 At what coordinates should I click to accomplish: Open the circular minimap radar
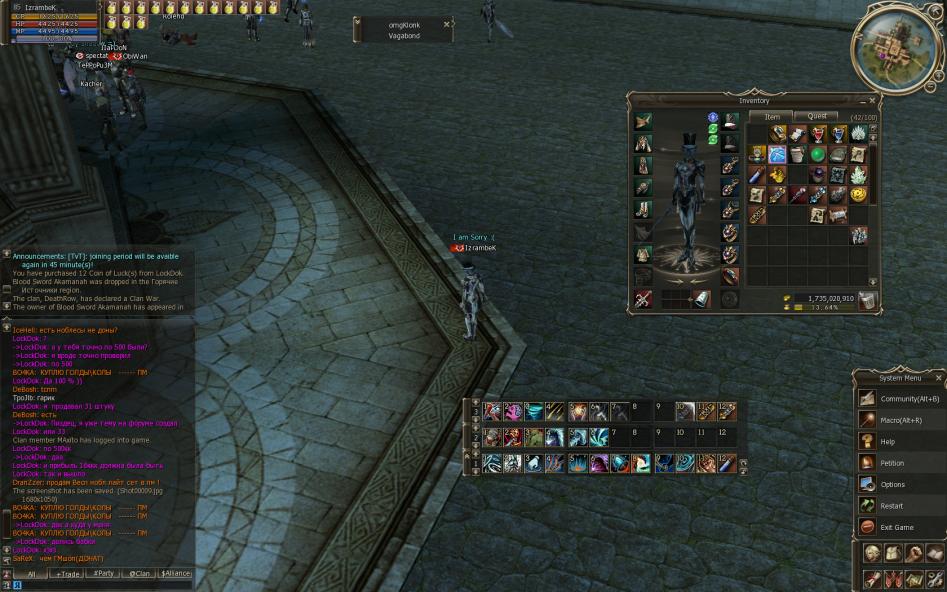[x=895, y=47]
